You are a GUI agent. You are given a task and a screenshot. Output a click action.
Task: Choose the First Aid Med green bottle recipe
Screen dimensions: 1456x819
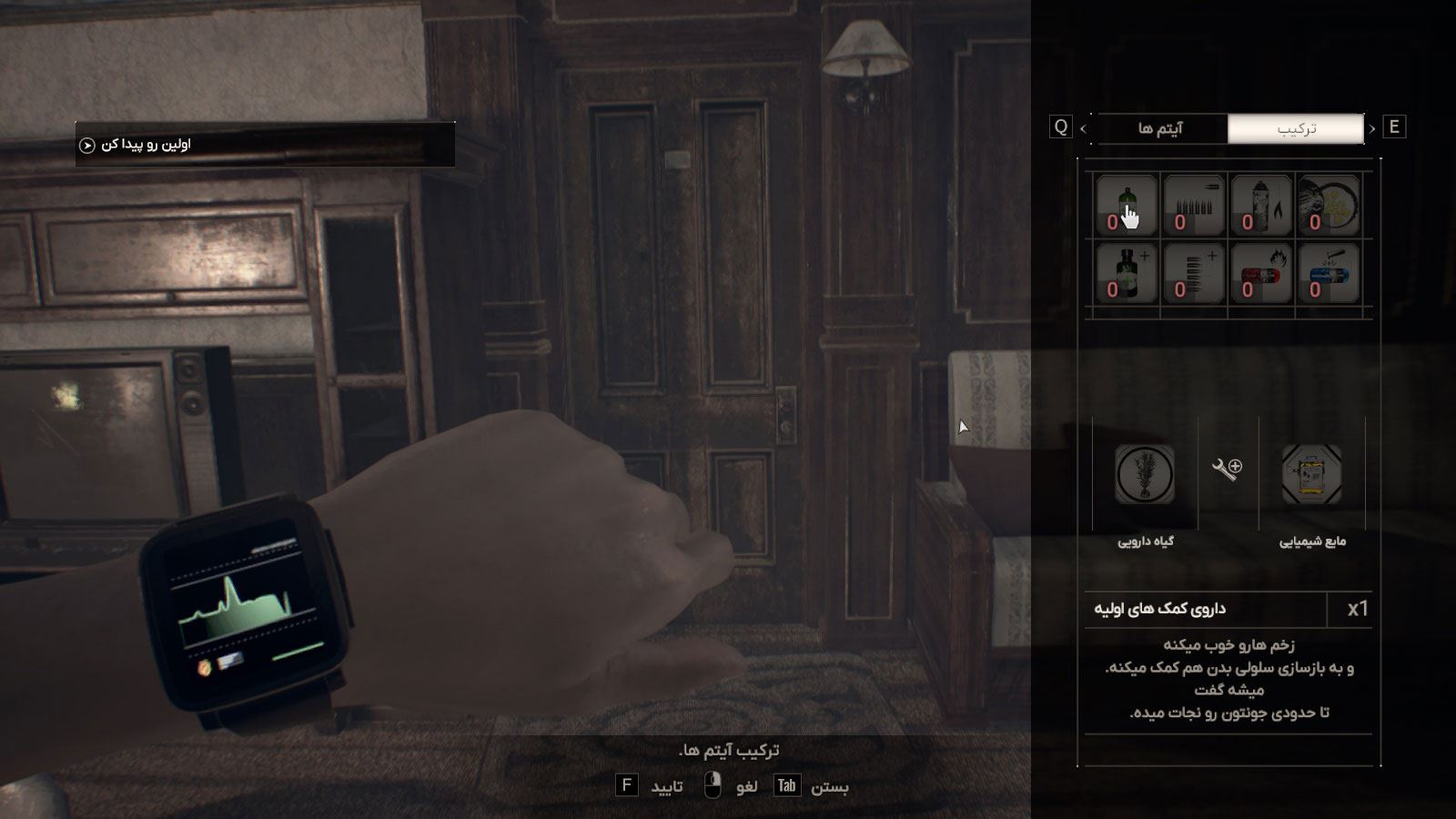[x=1126, y=206]
